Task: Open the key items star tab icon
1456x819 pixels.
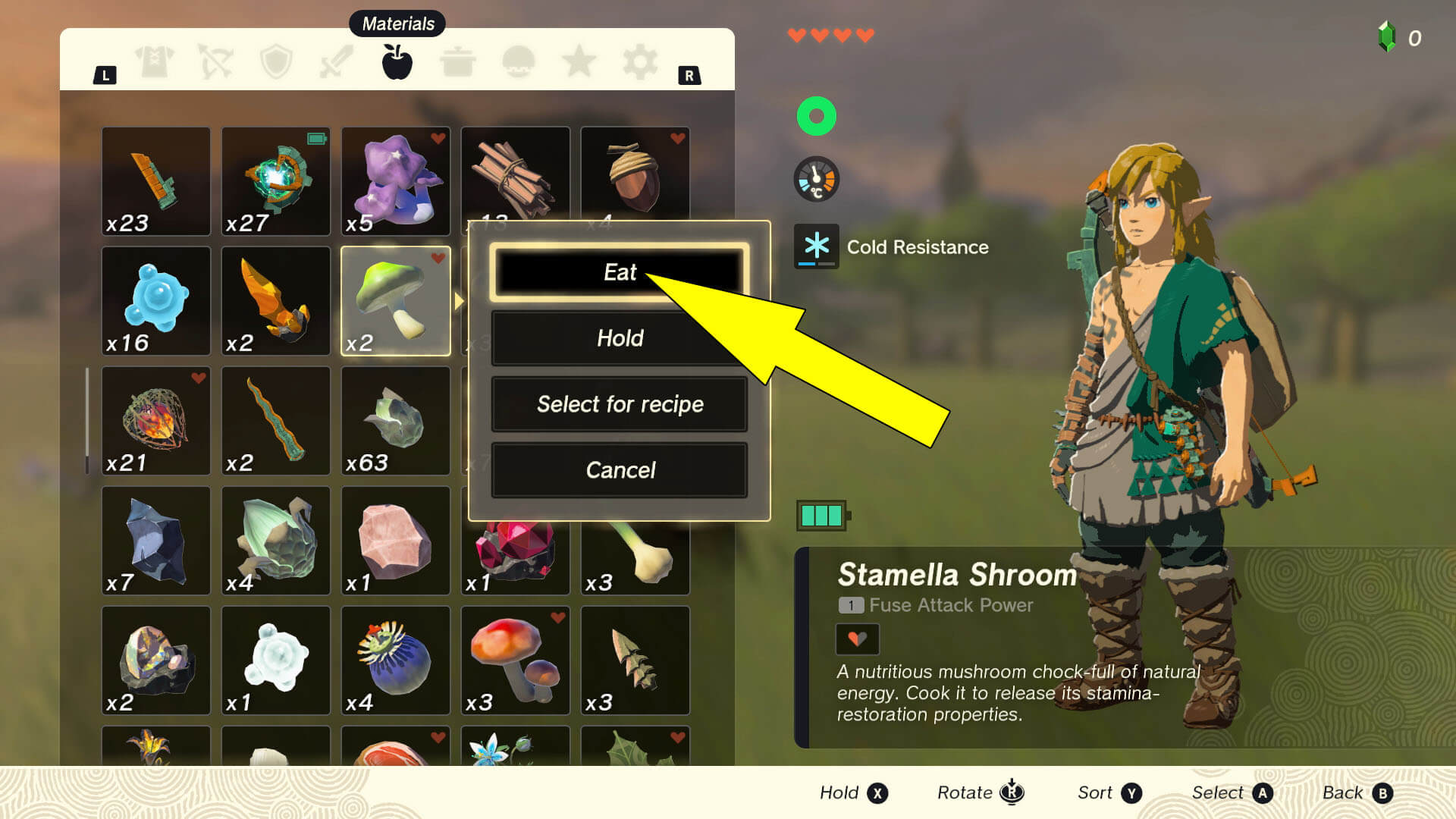Action: pos(579,62)
